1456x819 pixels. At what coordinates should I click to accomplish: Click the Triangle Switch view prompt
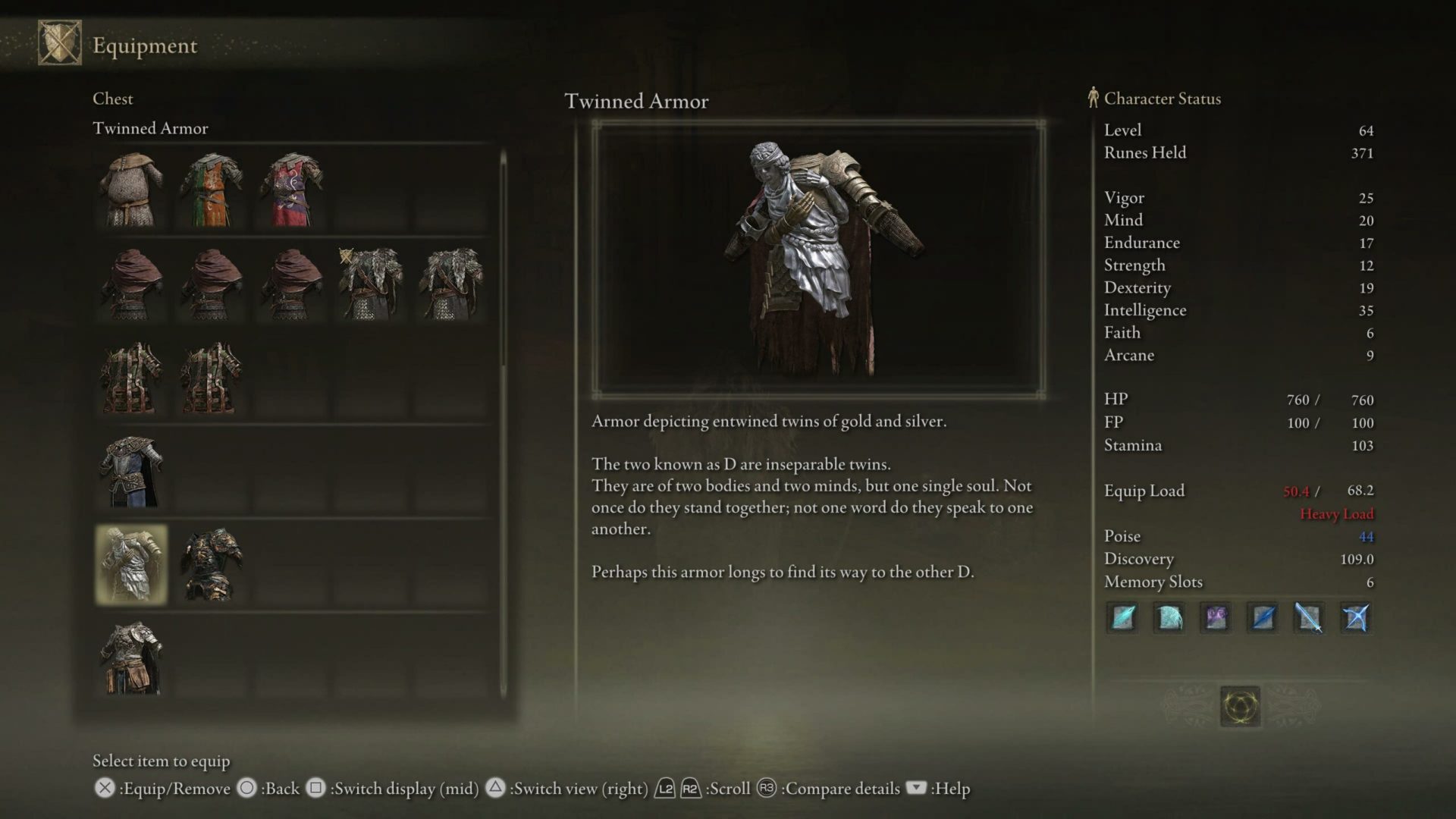[x=494, y=789]
